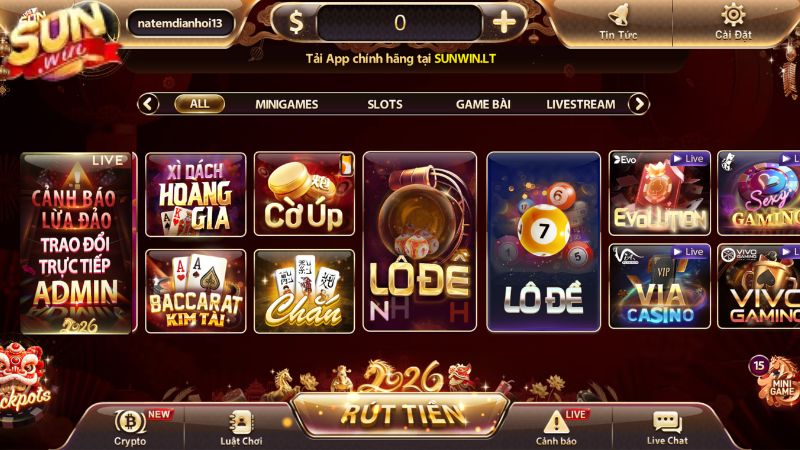Select the ALL category tab
Viewport: 800px width, 450px height.
199,103
